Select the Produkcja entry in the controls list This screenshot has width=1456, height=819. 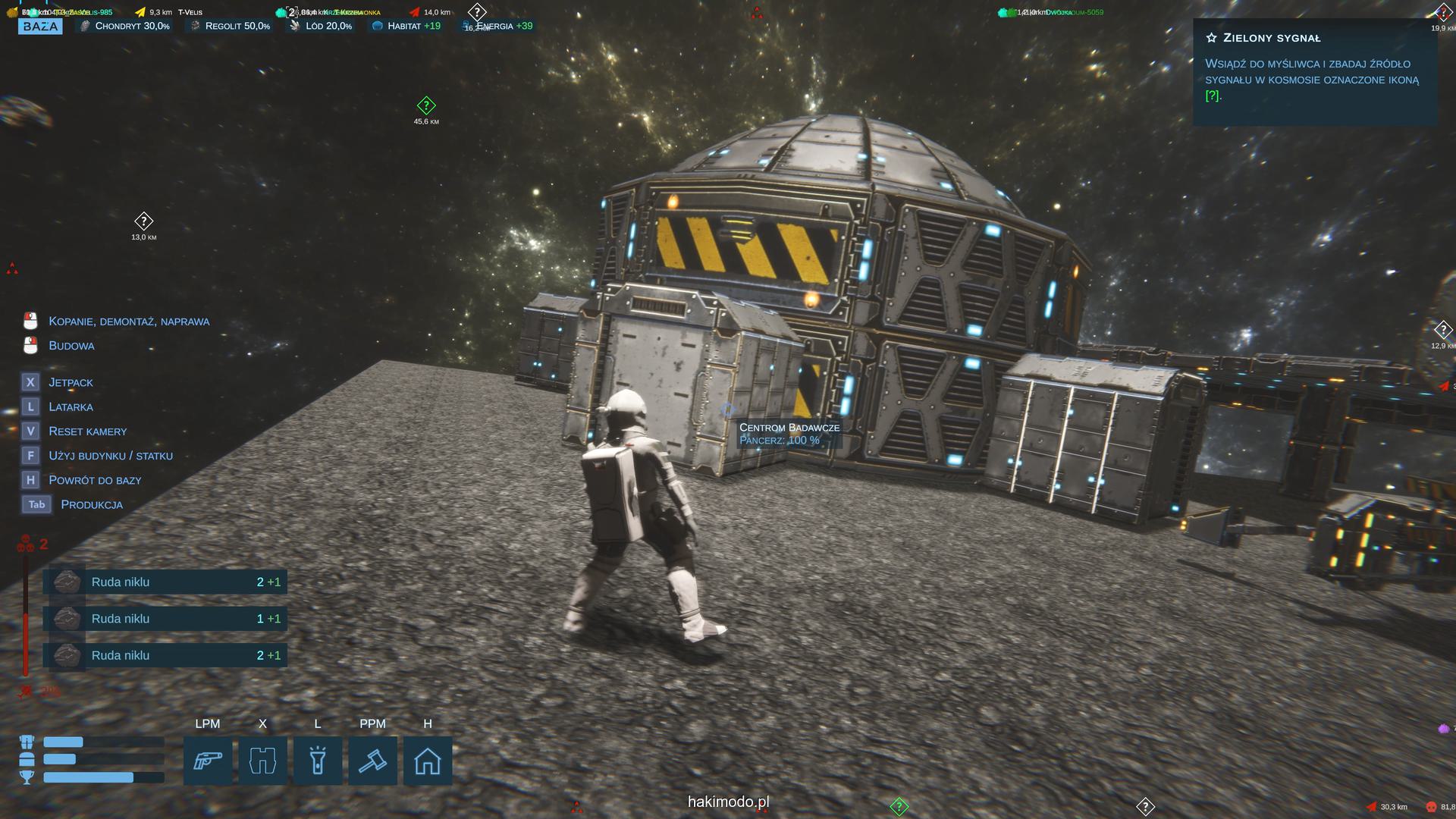(91, 505)
